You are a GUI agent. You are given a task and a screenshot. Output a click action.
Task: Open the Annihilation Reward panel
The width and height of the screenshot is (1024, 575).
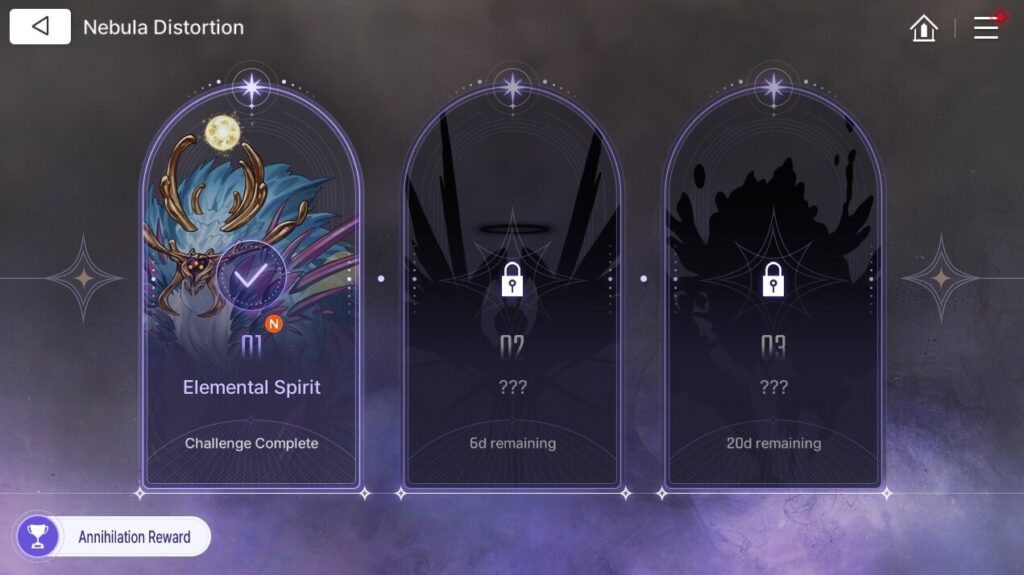(114, 537)
